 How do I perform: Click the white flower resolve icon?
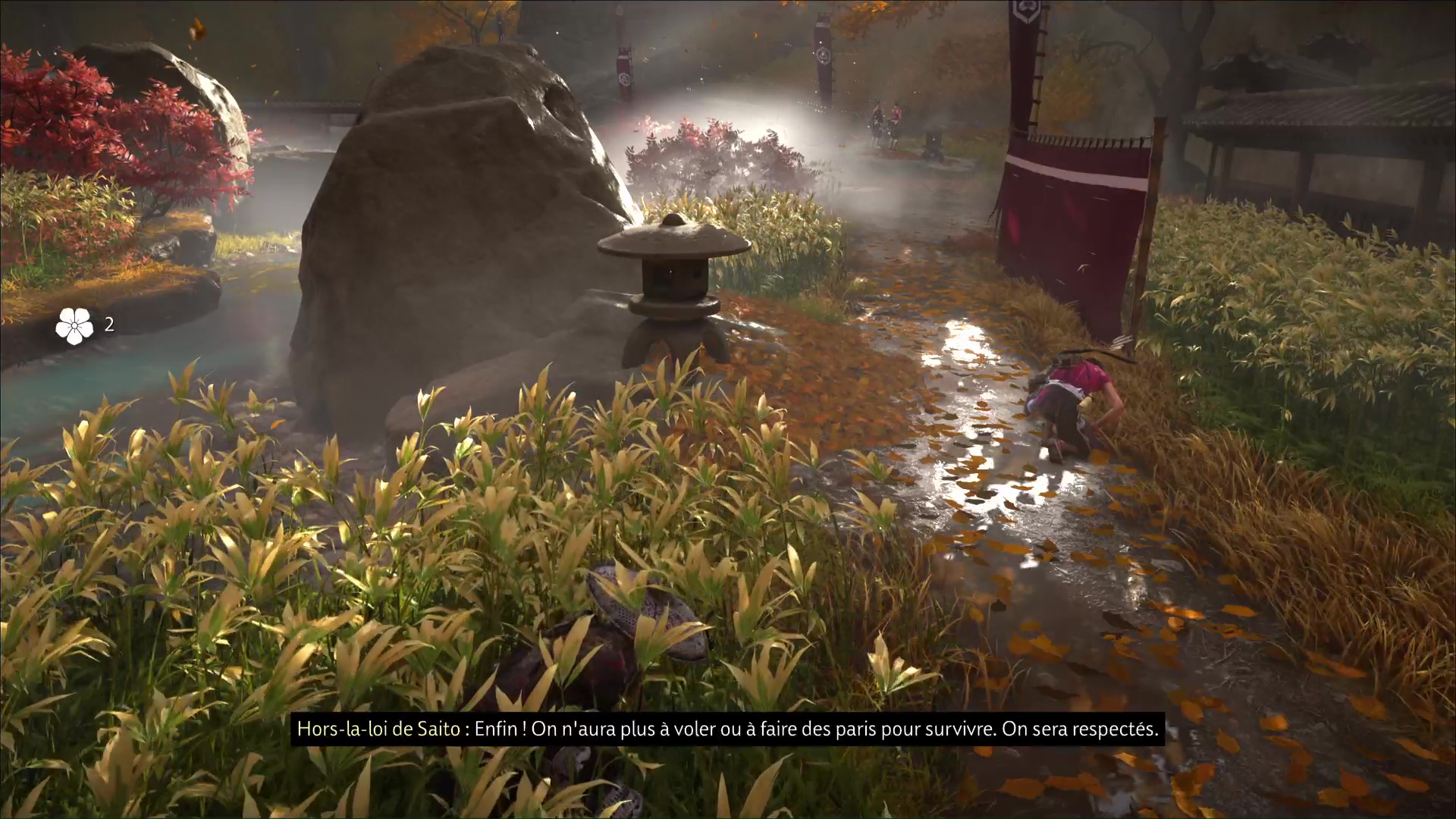click(x=74, y=325)
